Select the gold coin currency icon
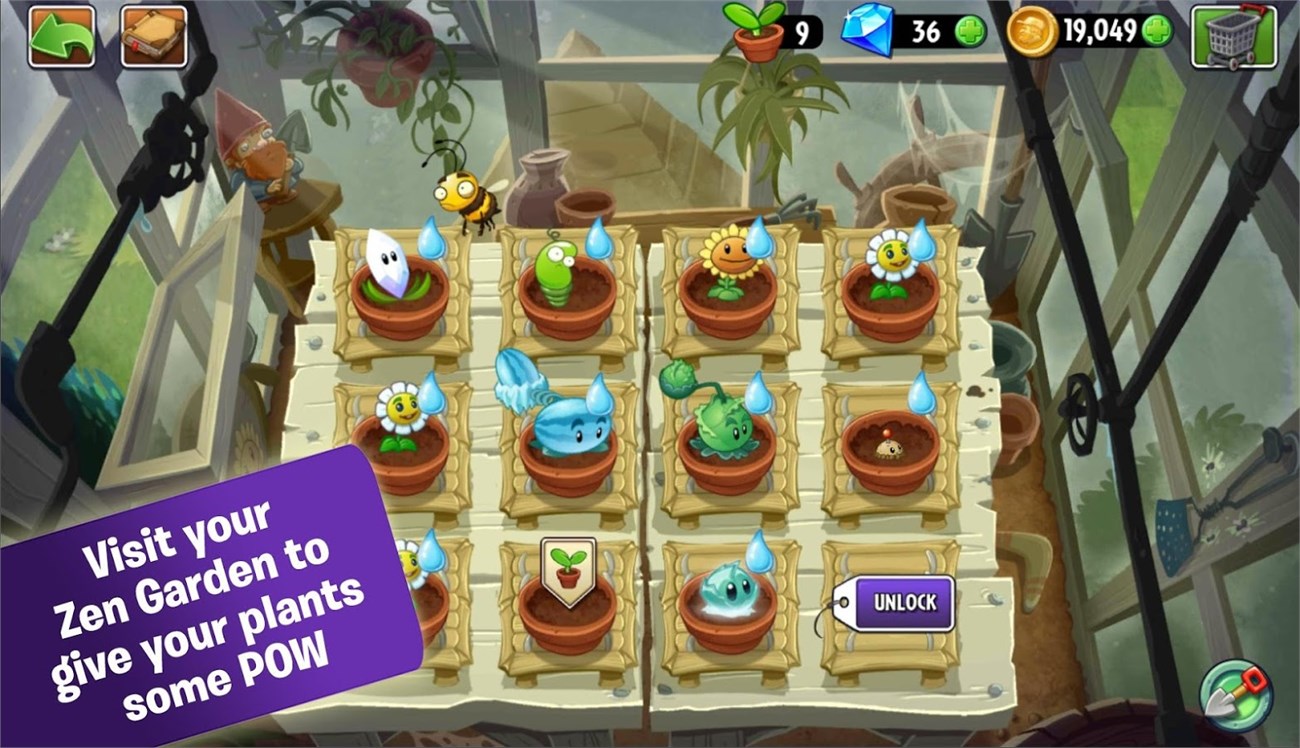 point(1032,33)
